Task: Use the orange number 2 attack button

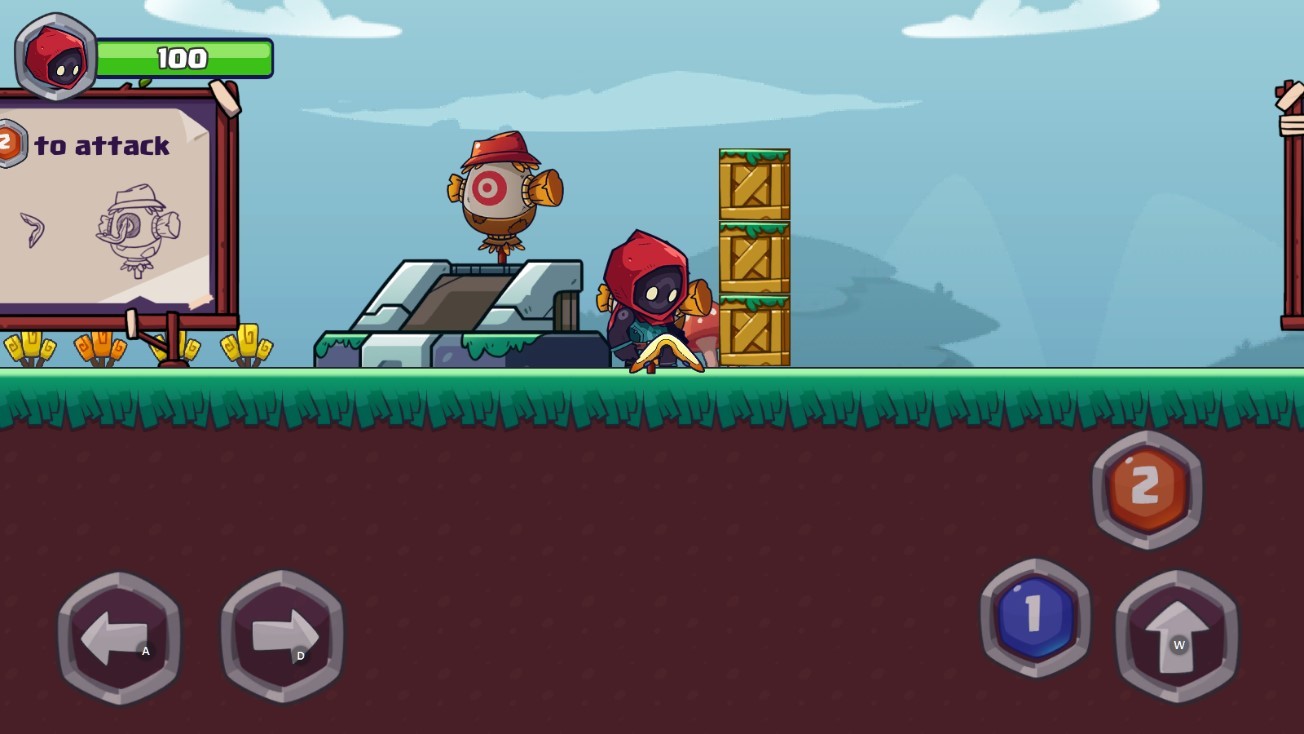Action: pyautogui.click(x=1147, y=489)
